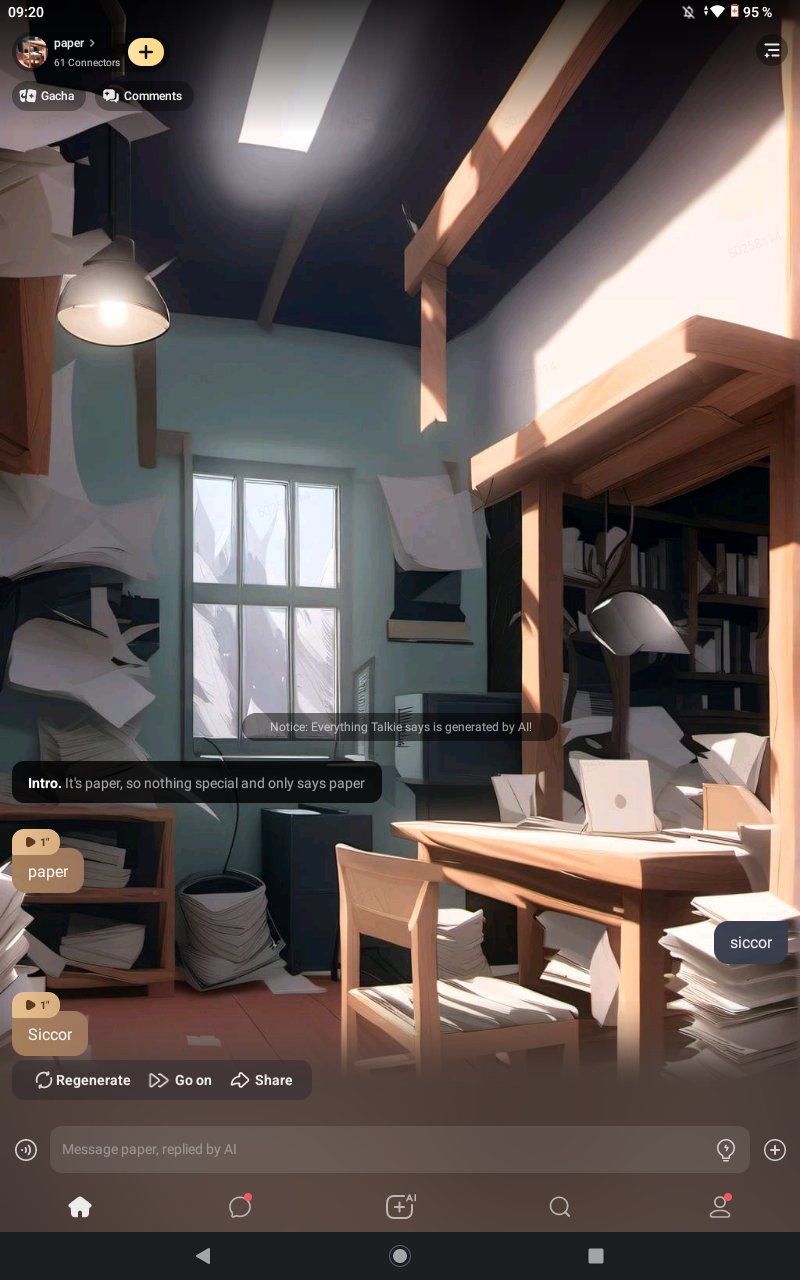Screen dimensions: 800x1280
Task: Play the voice clip above "paper" message
Action: [37, 842]
